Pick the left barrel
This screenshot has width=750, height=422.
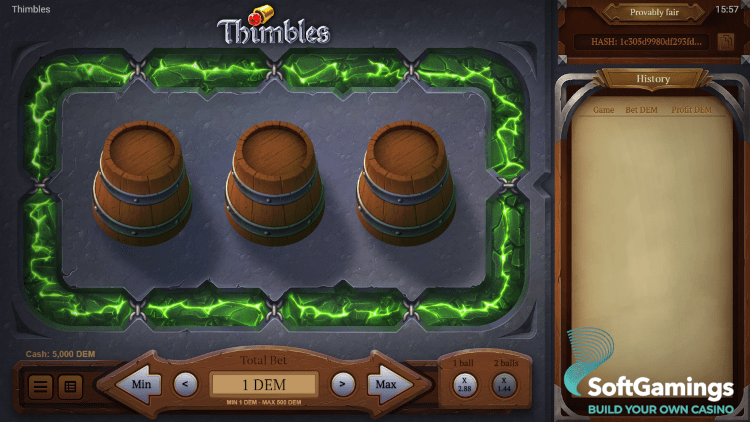tap(141, 182)
